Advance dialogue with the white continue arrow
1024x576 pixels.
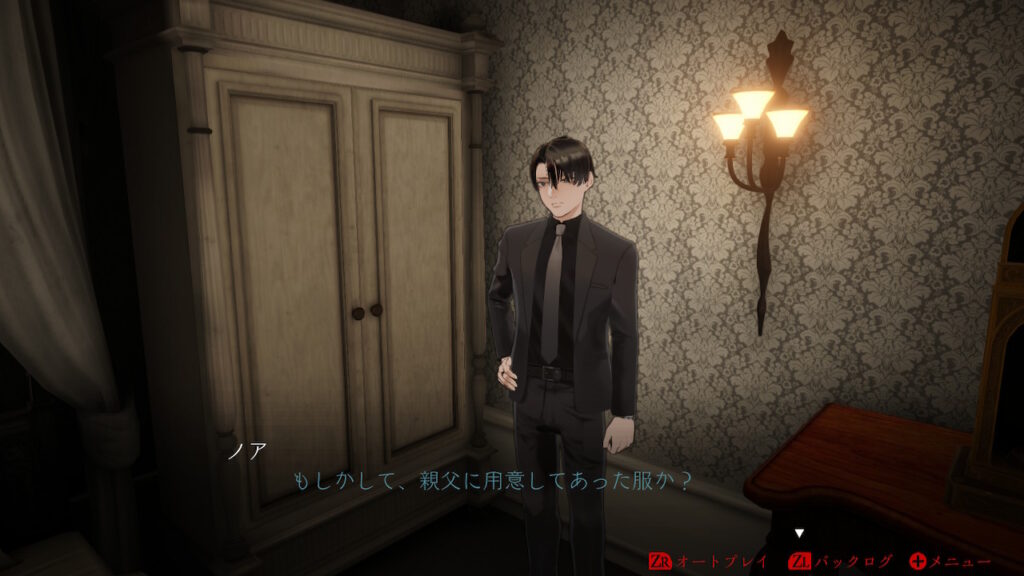(799, 533)
